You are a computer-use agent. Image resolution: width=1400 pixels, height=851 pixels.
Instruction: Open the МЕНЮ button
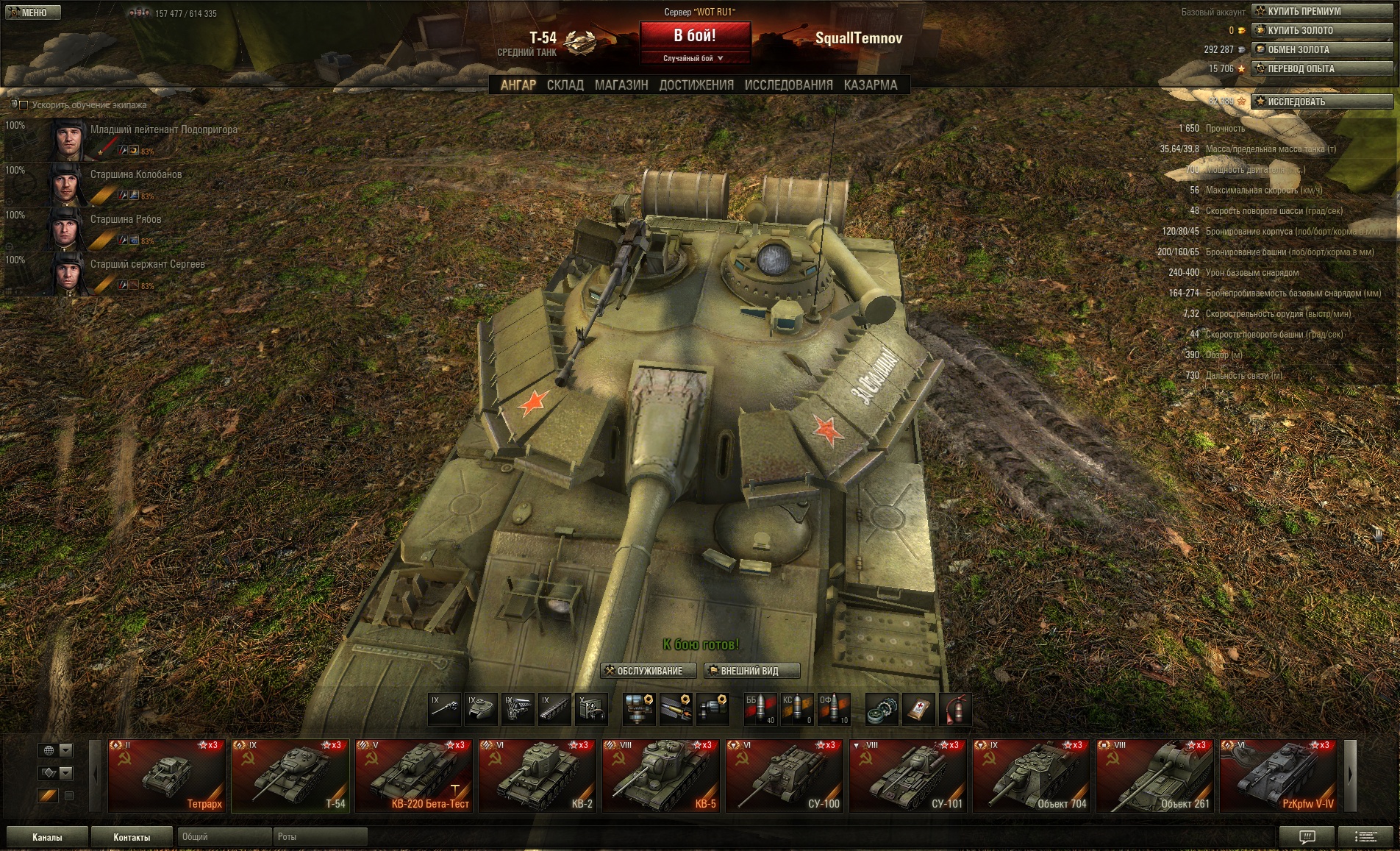pyautogui.click(x=31, y=13)
